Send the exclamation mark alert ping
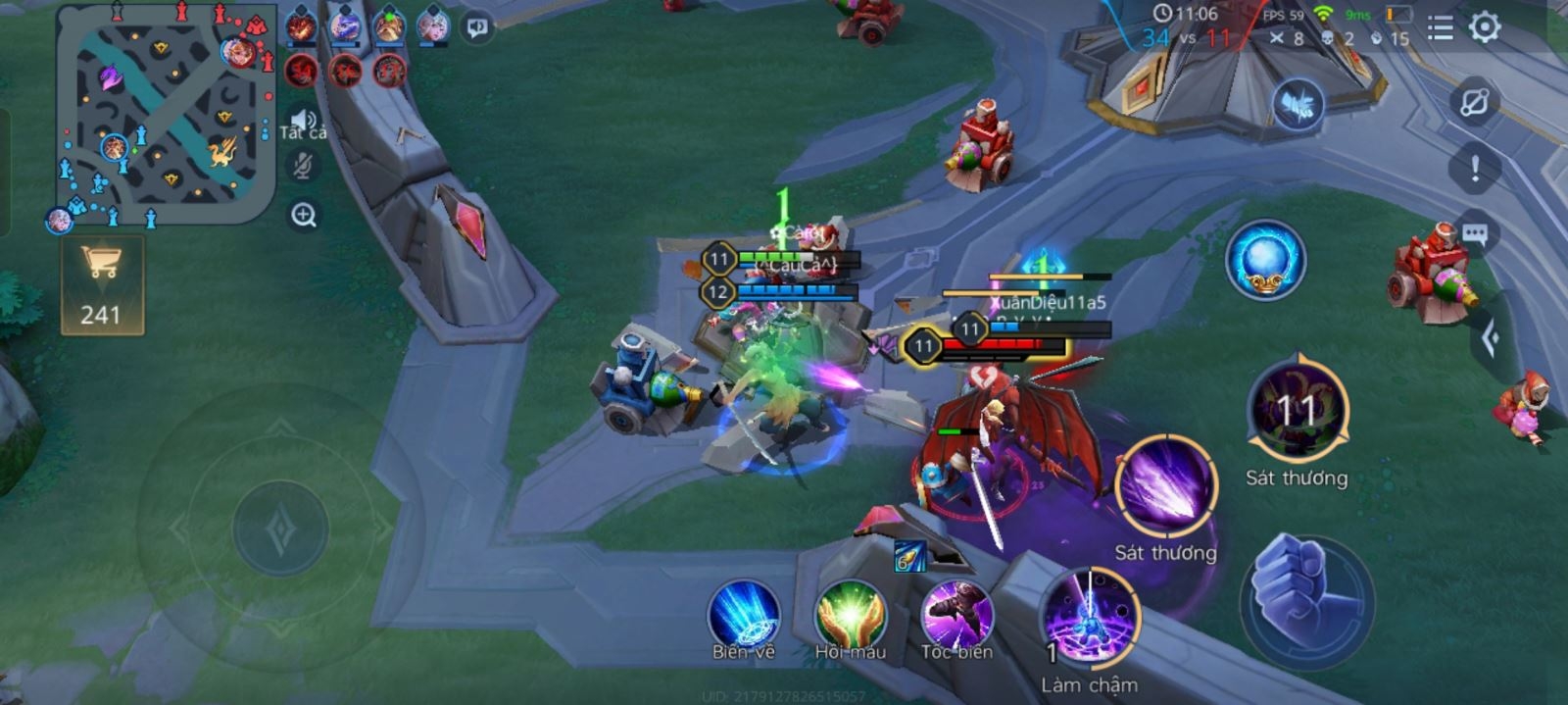Screen dimensions: 1568x705 click(x=1475, y=169)
